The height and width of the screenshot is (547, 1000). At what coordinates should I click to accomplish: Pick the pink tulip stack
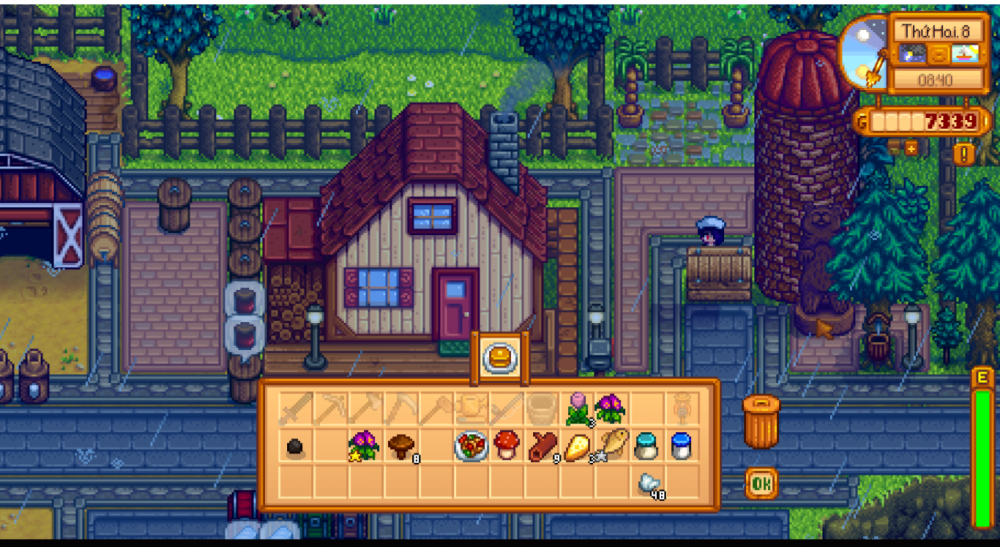(578, 407)
